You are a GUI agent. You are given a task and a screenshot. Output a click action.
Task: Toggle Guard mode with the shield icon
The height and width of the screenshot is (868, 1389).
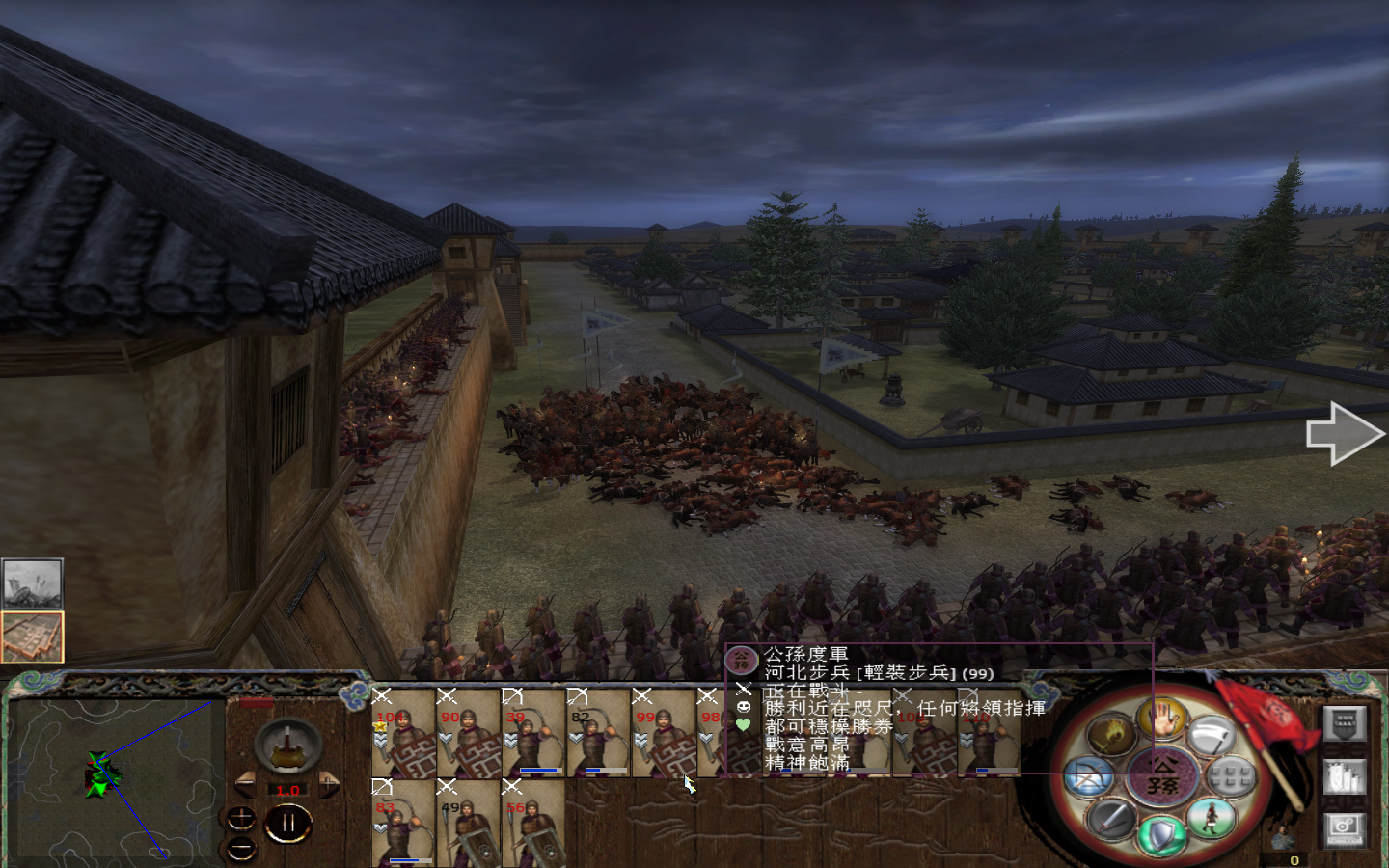pos(1161,833)
